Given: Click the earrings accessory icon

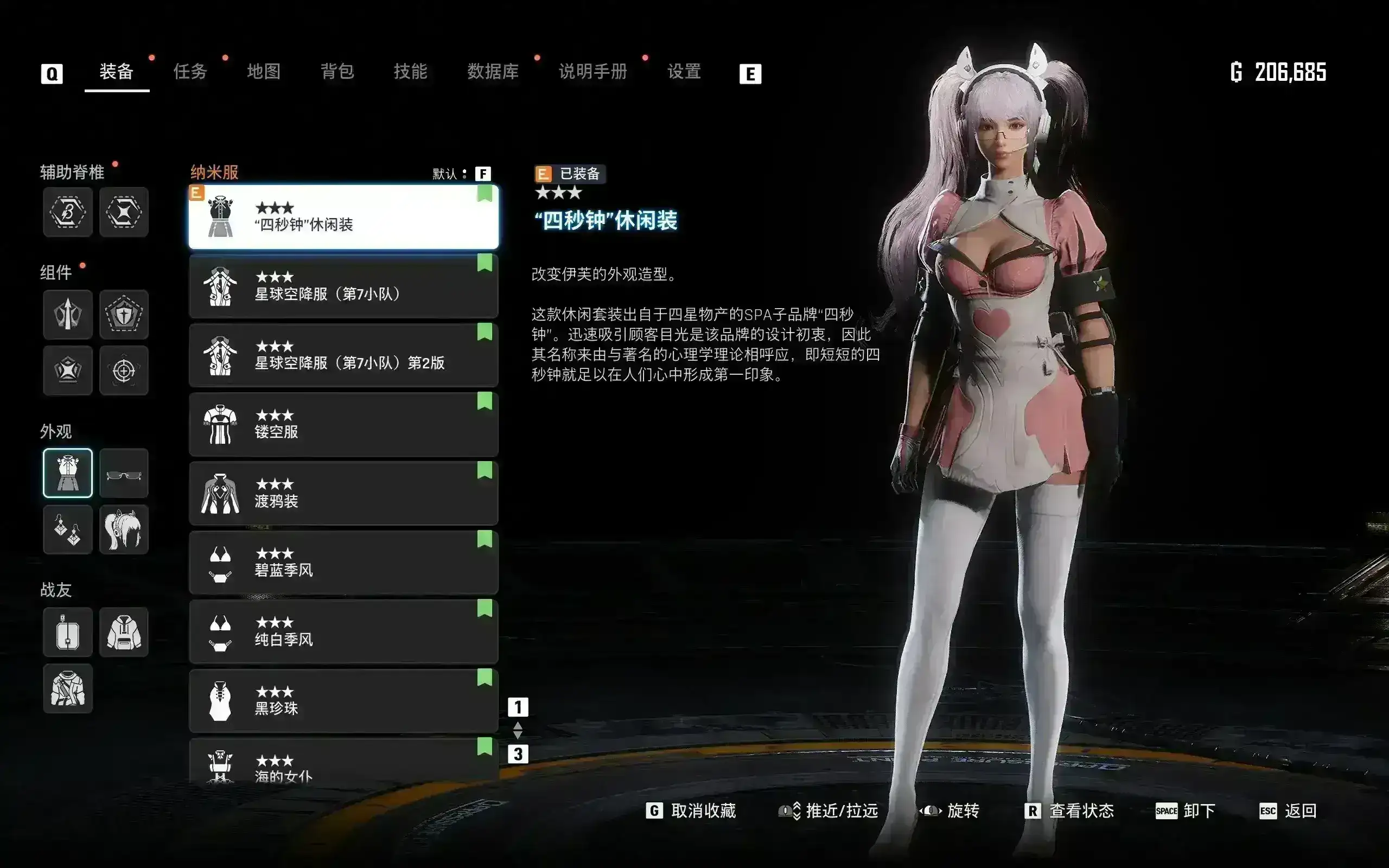Looking at the screenshot, I should 67,529.
